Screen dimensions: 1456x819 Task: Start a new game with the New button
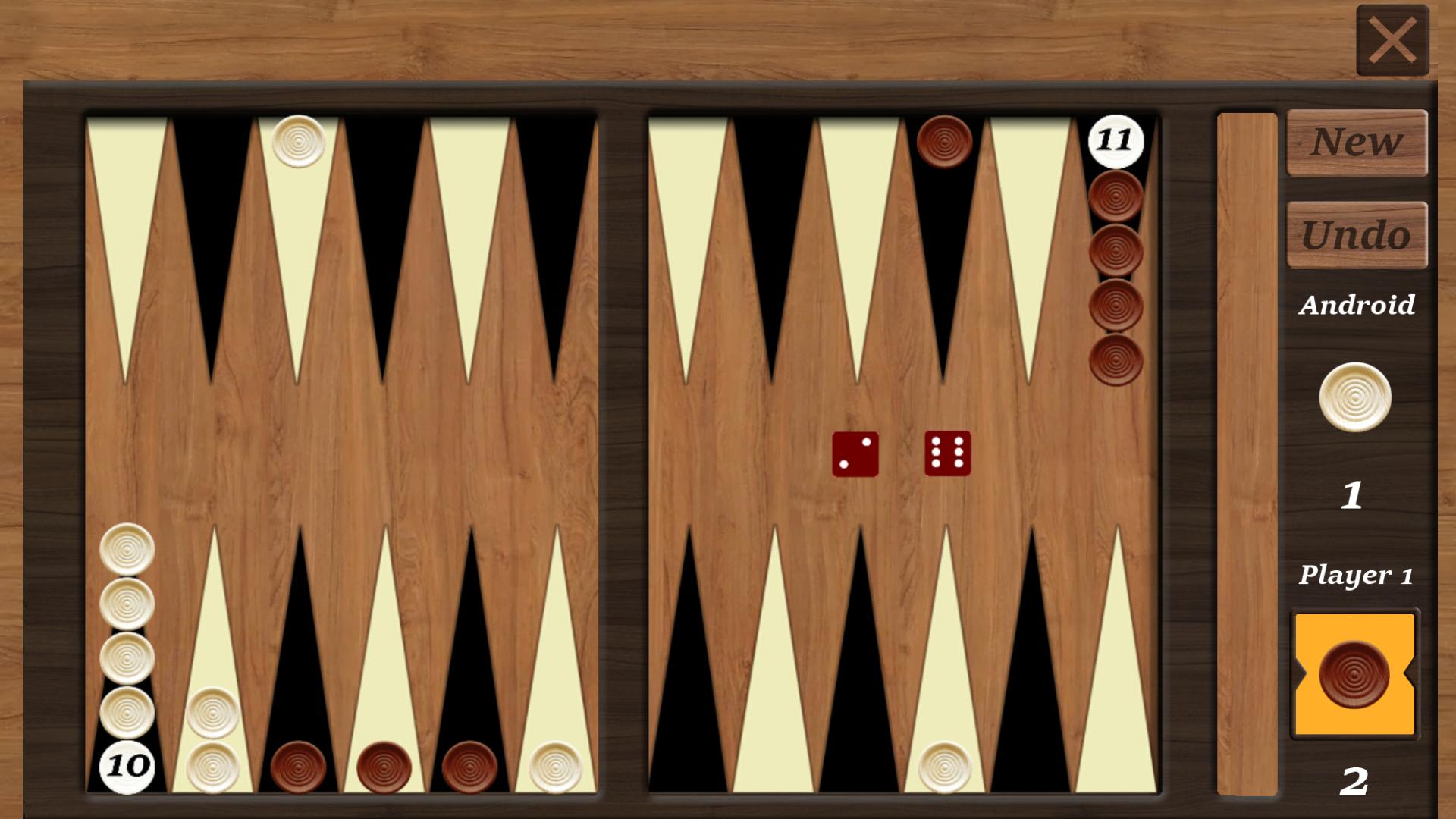pos(1357,143)
